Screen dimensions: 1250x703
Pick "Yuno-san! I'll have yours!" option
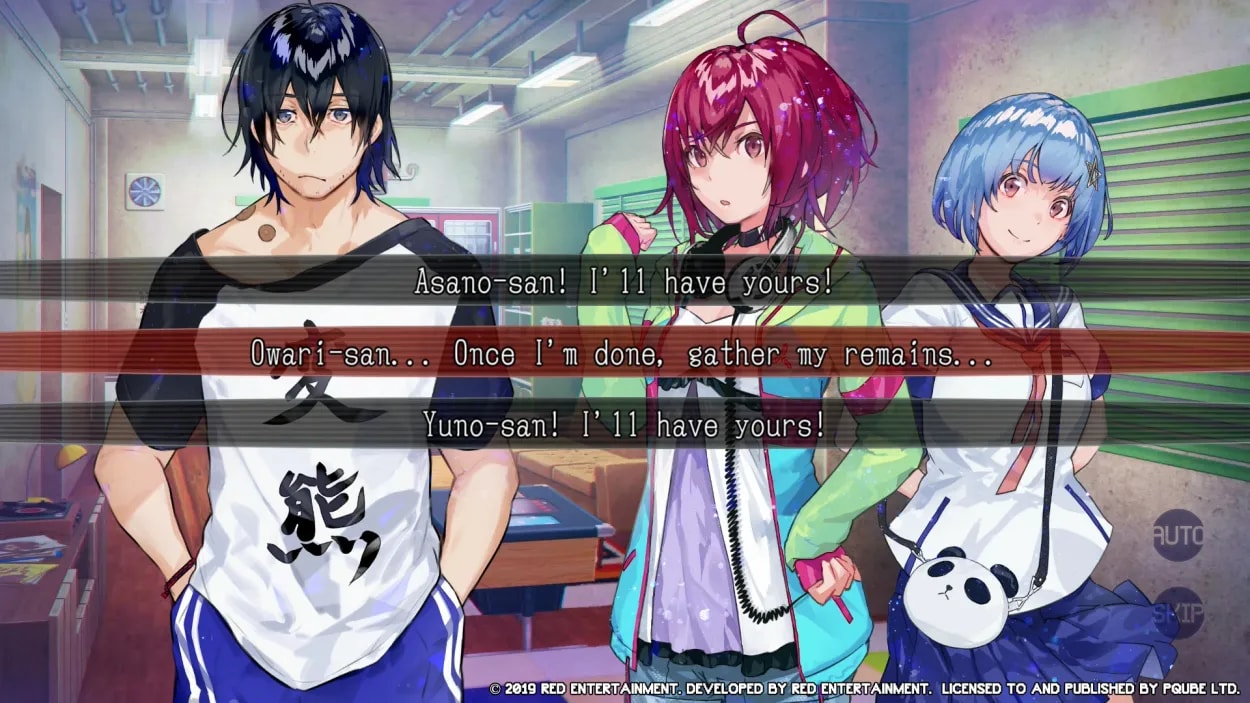click(624, 426)
